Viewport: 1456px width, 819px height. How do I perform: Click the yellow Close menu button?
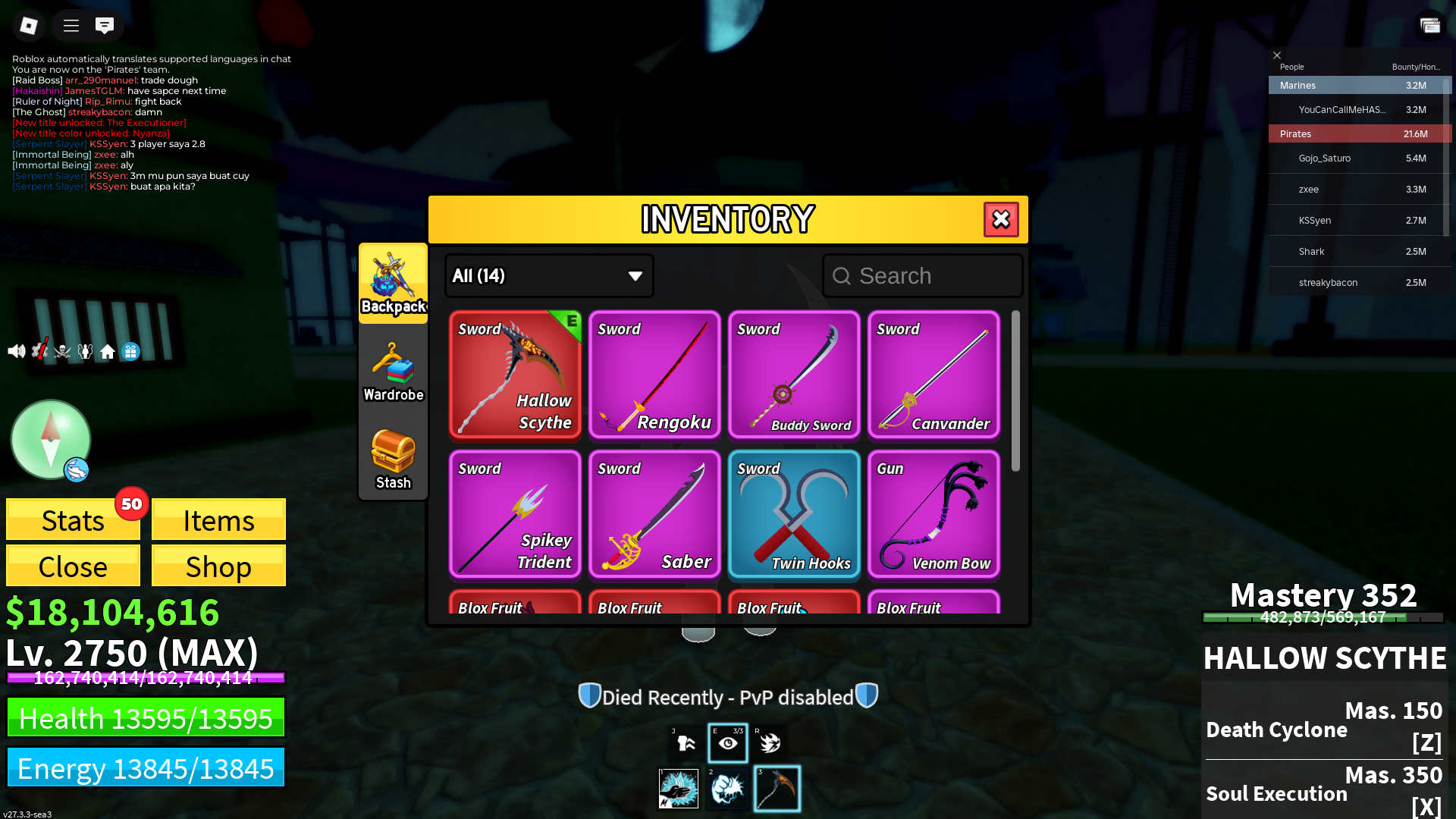pyautogui.click(x=73, y=566)
